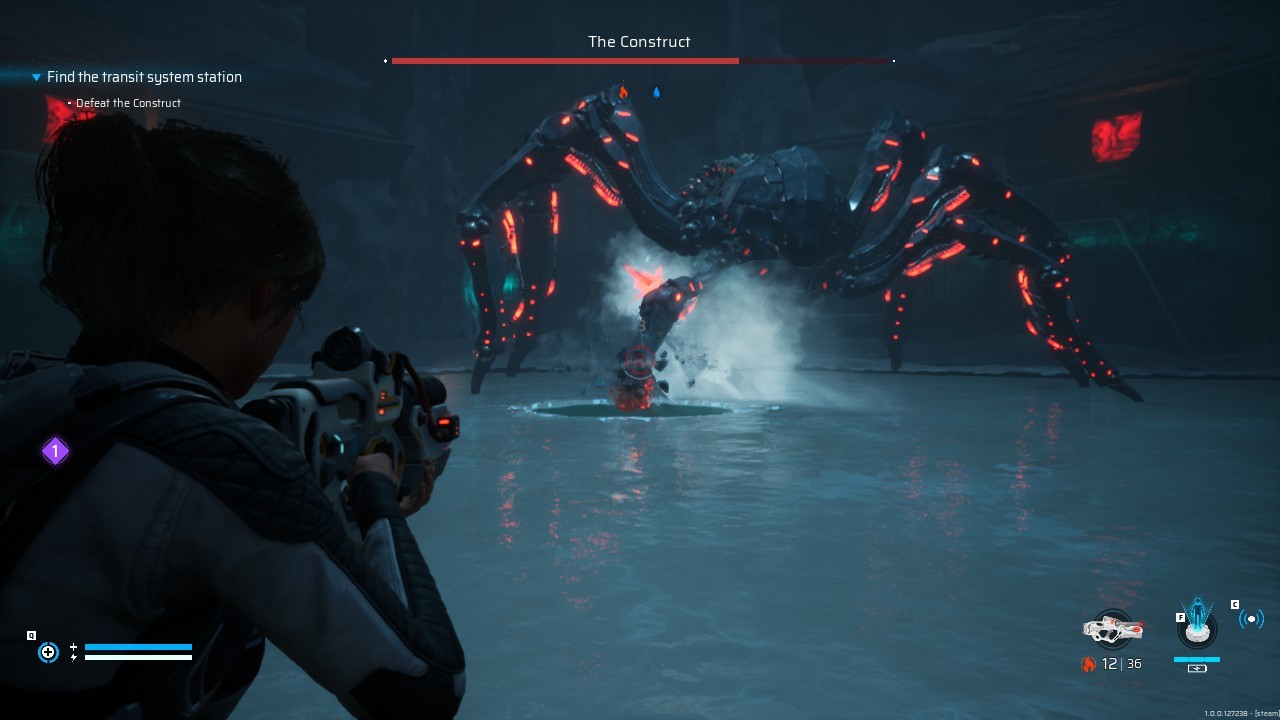This screenshot has width=1280, height=720.
Task: Click the fire element icon above boss
Action: [624, 91]
